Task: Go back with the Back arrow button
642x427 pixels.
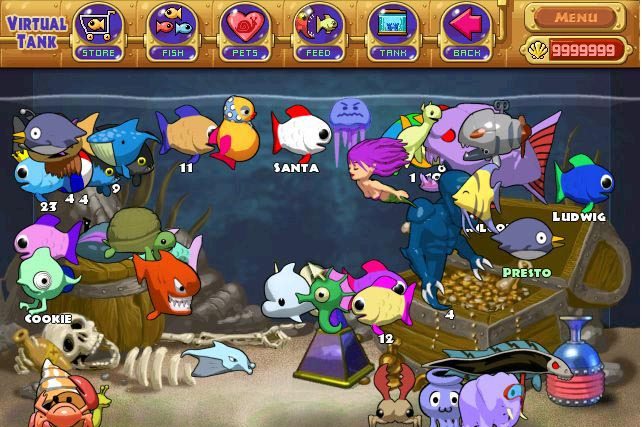Action: click(x=466, y=28)
